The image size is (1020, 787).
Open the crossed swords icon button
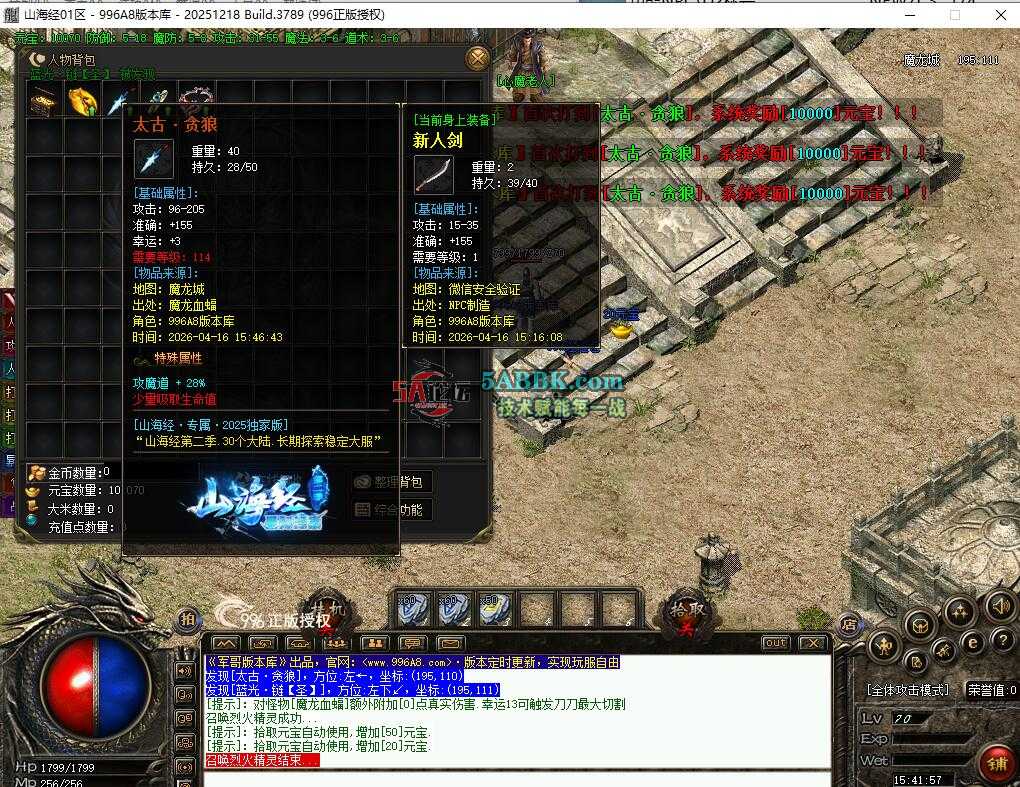(944, 652)
